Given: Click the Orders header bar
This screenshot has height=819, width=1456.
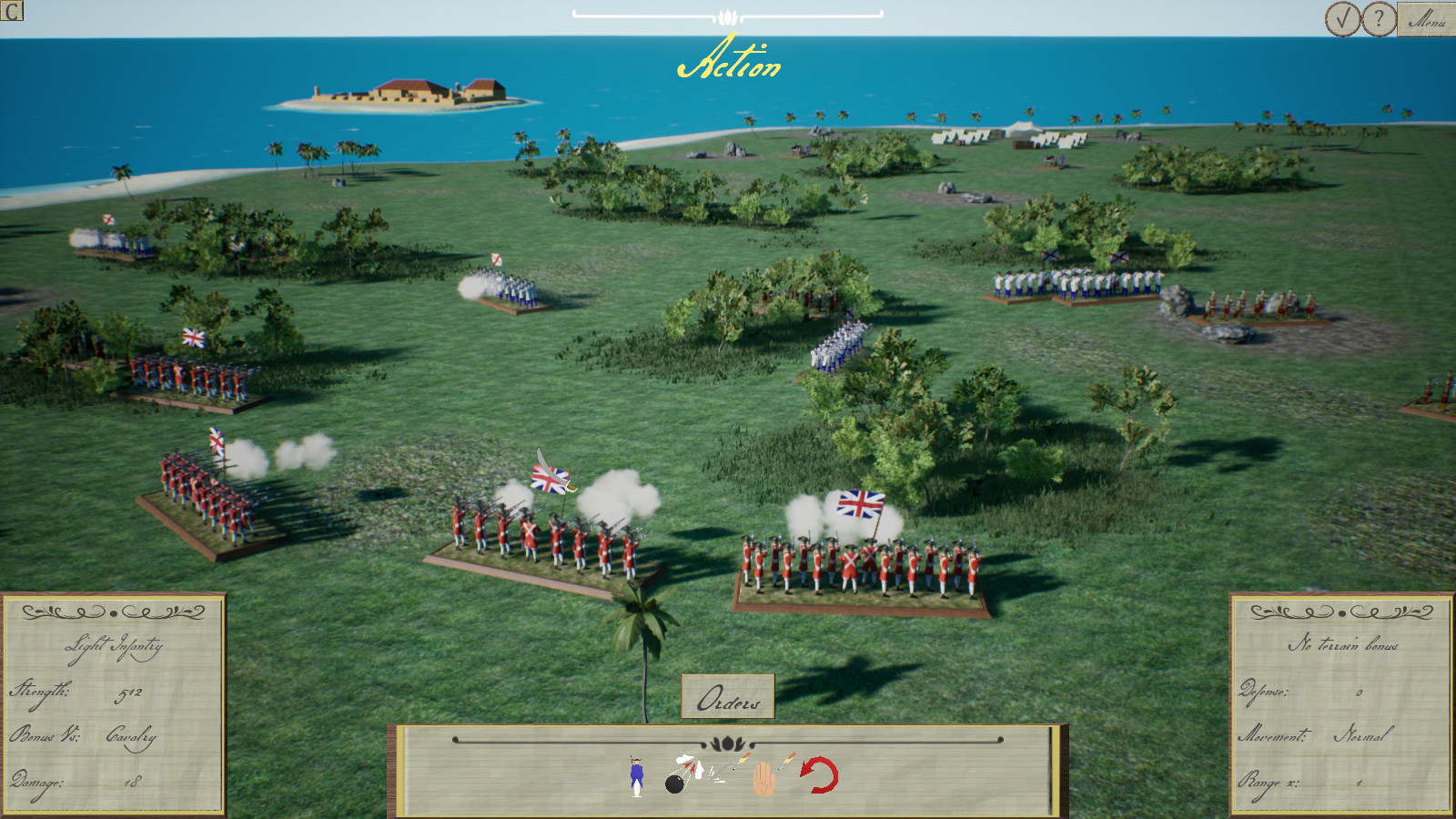Looking at the screenshot, I should [x=727, y=699].
